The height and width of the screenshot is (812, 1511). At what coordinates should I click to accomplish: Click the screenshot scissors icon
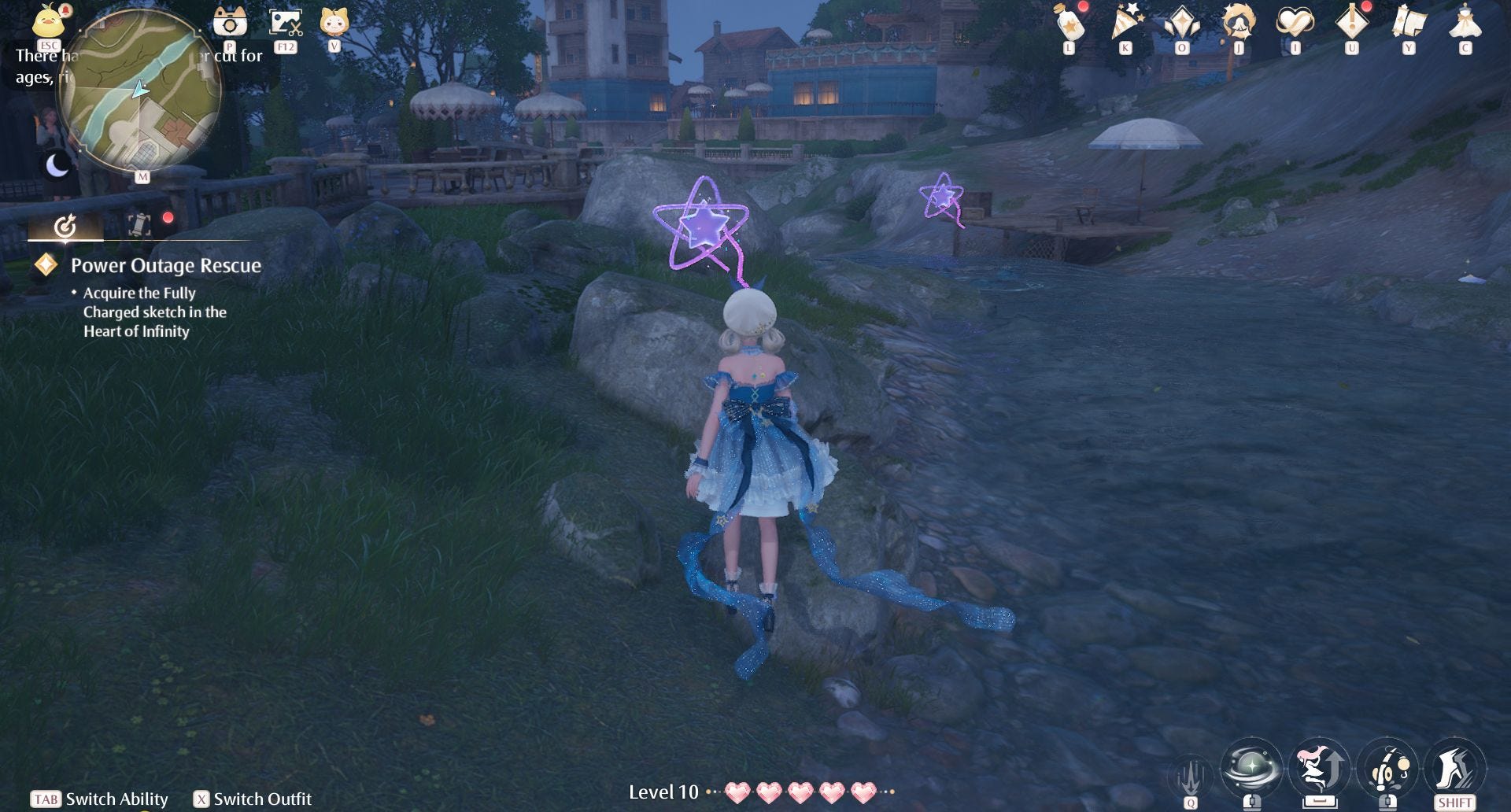(285, 22)
